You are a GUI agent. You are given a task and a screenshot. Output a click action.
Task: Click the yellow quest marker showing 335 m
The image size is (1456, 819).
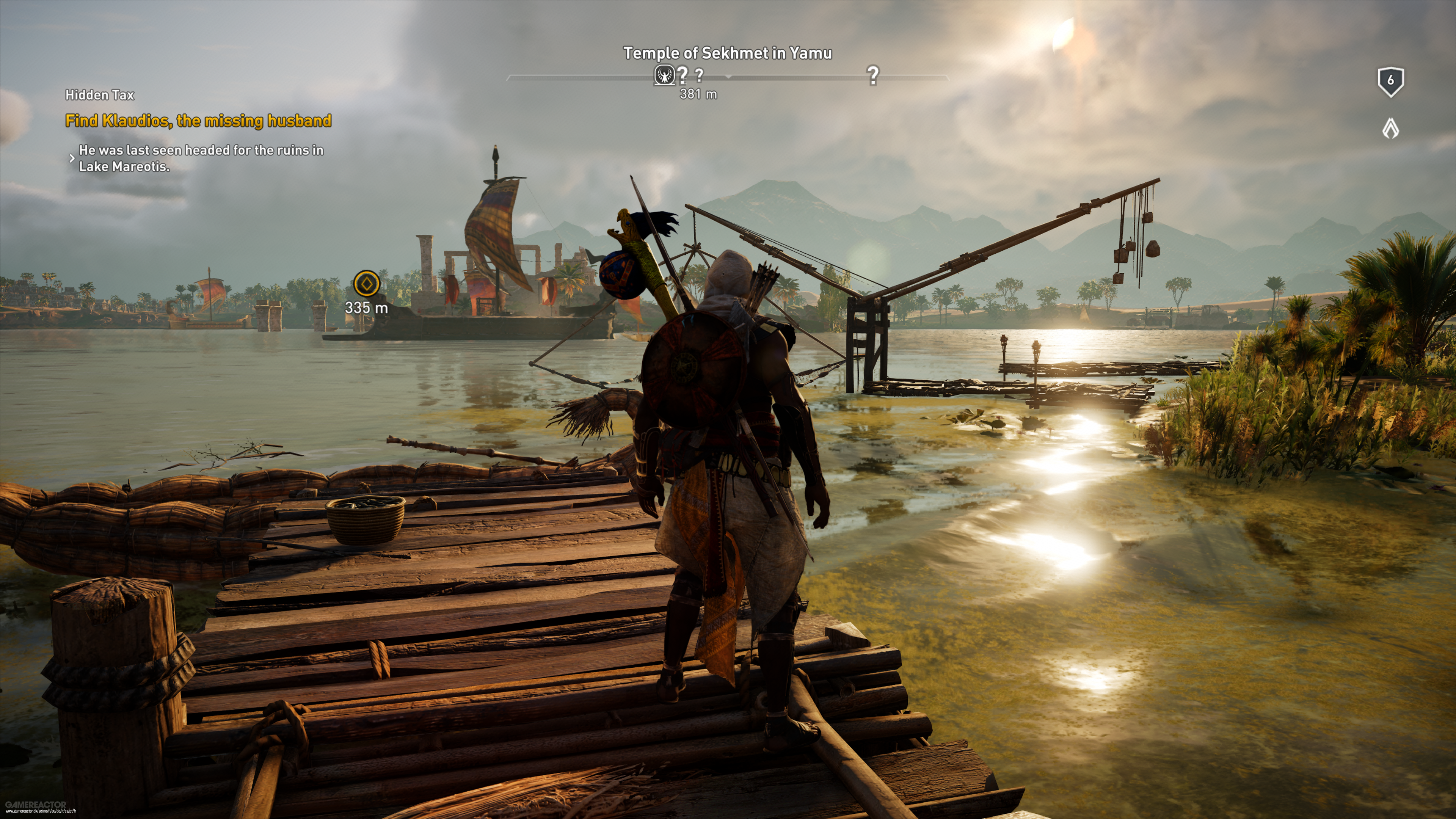tap(366, 284)
